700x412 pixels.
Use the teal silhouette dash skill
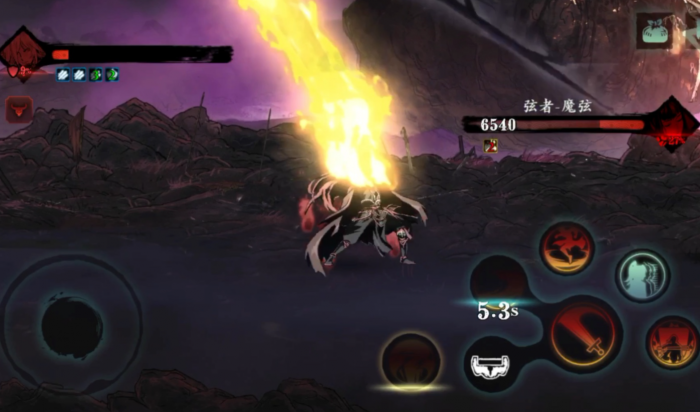tap(642, 275)
